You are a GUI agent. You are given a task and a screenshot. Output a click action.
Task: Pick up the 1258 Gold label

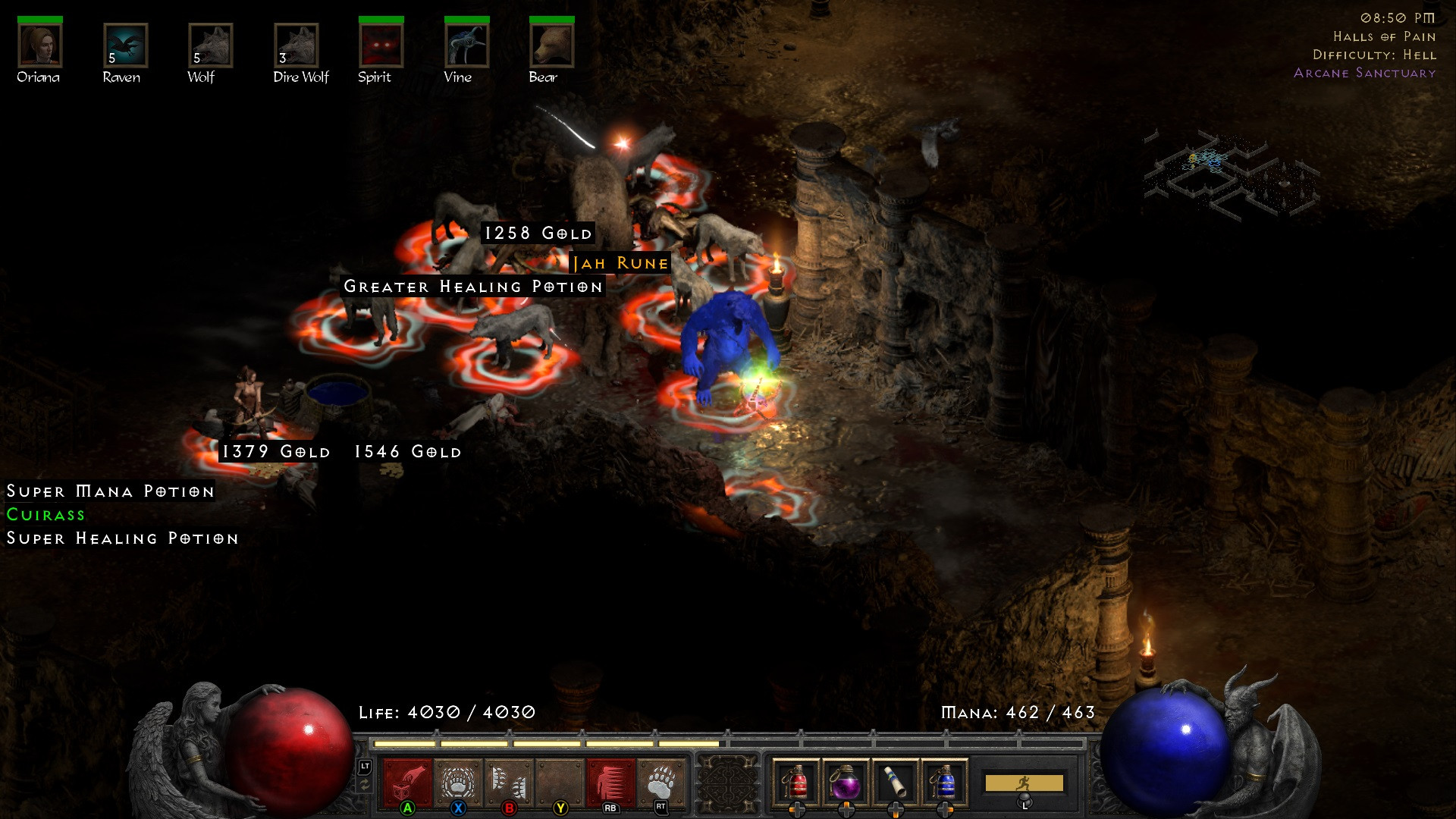538,233
